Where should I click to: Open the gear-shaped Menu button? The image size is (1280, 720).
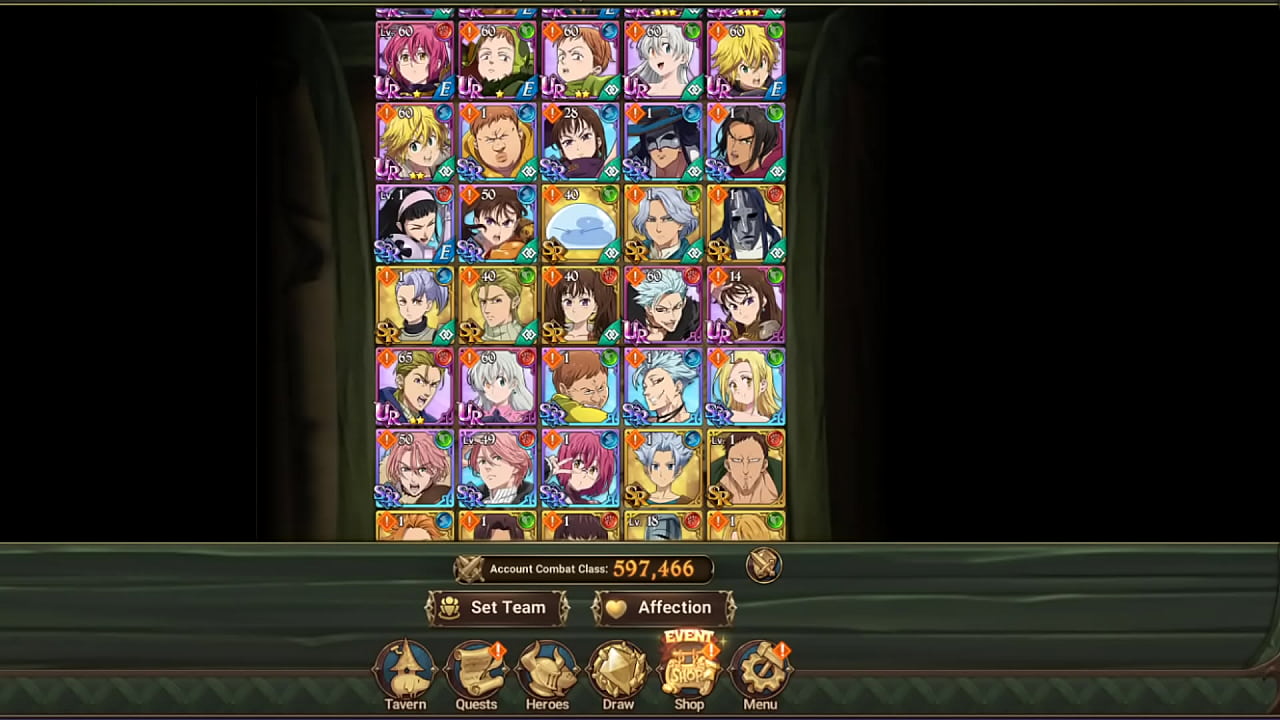pyautogui.click(x=760, y=674)
